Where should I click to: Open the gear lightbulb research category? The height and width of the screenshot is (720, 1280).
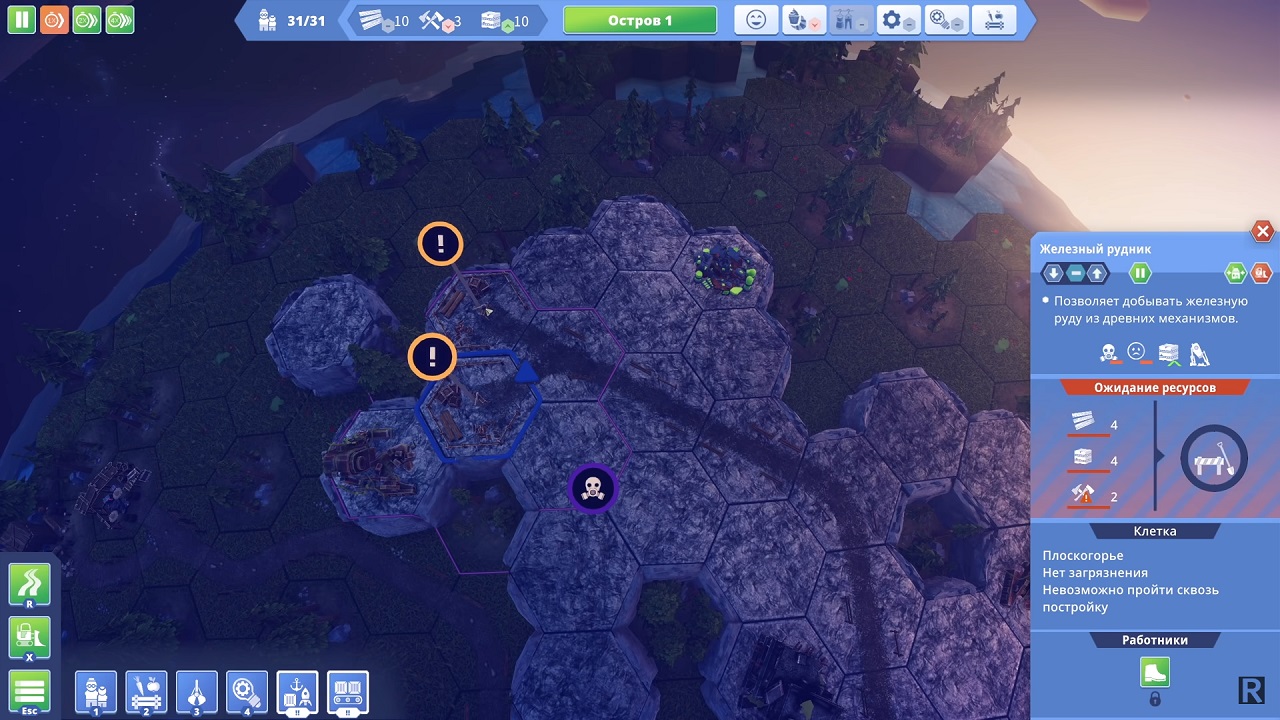point(247,692)
